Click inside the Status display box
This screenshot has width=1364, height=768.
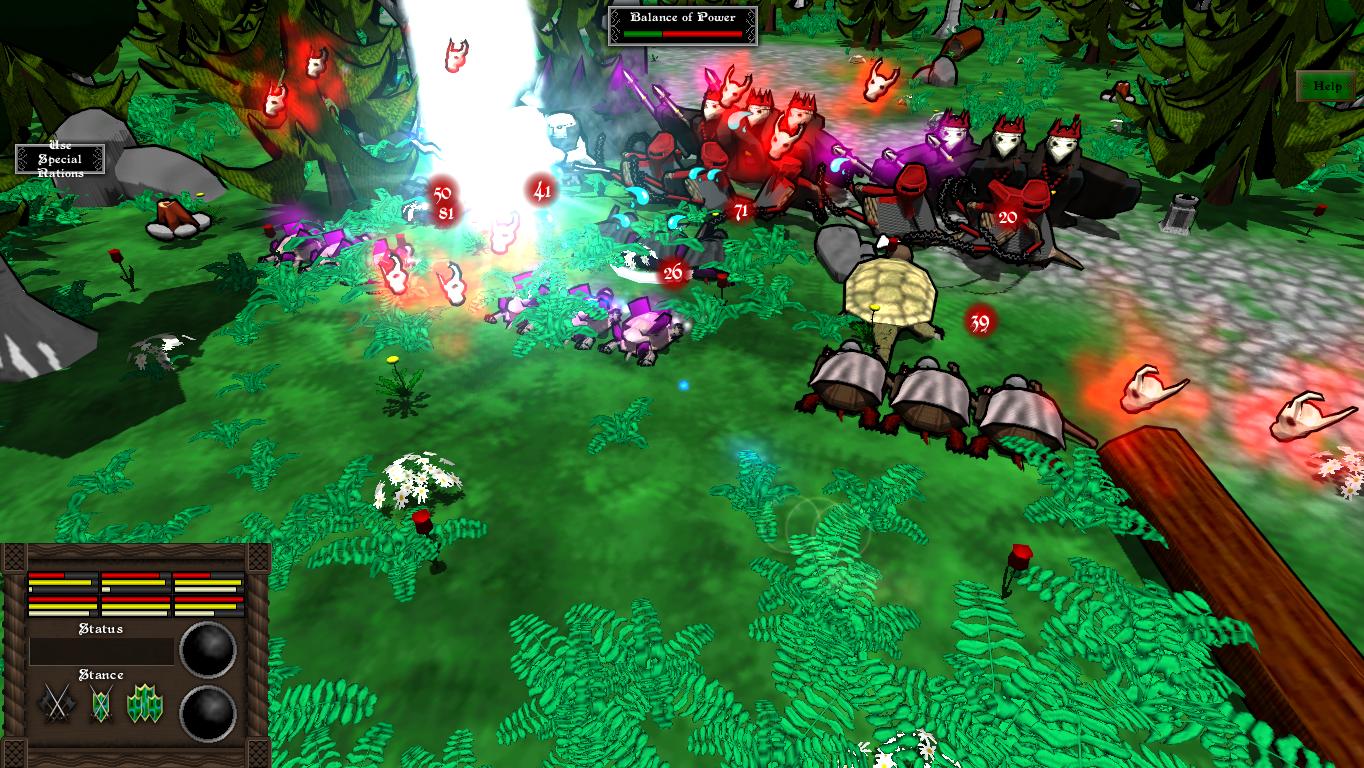pyautogui.click(x=100, y=650)
